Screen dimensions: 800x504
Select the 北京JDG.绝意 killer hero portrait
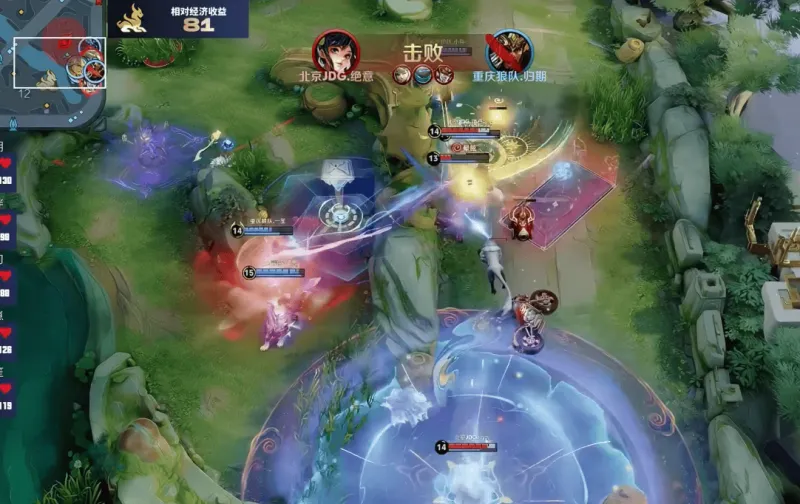pos(336,51)
